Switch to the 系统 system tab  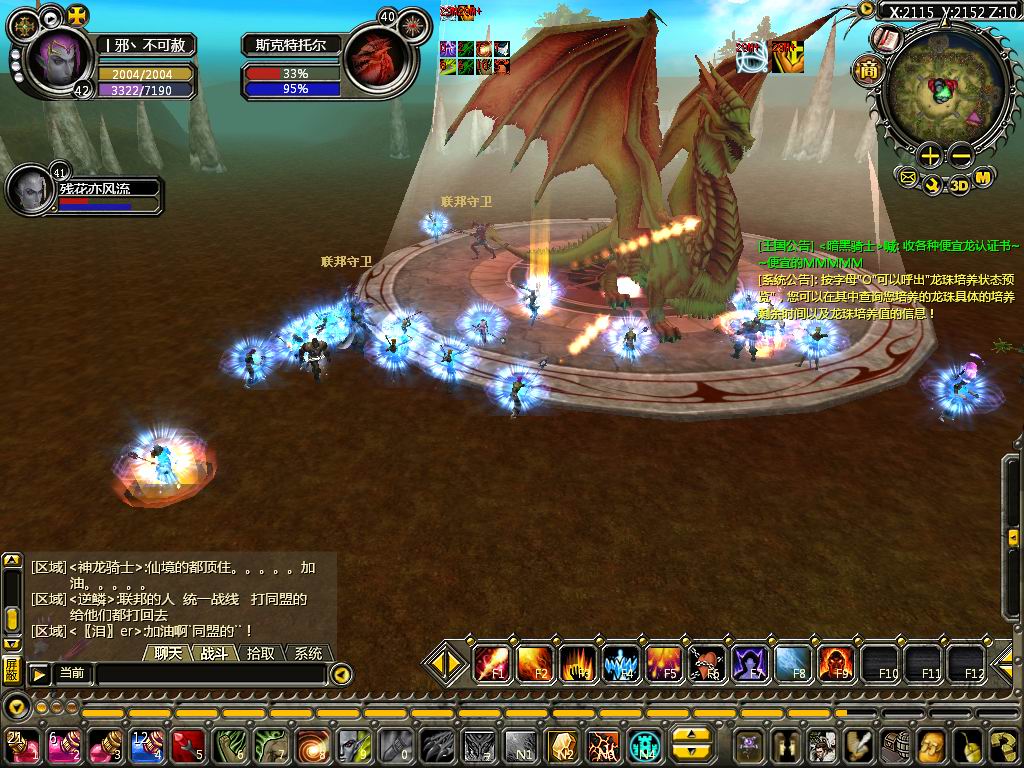tap(308, 653)
